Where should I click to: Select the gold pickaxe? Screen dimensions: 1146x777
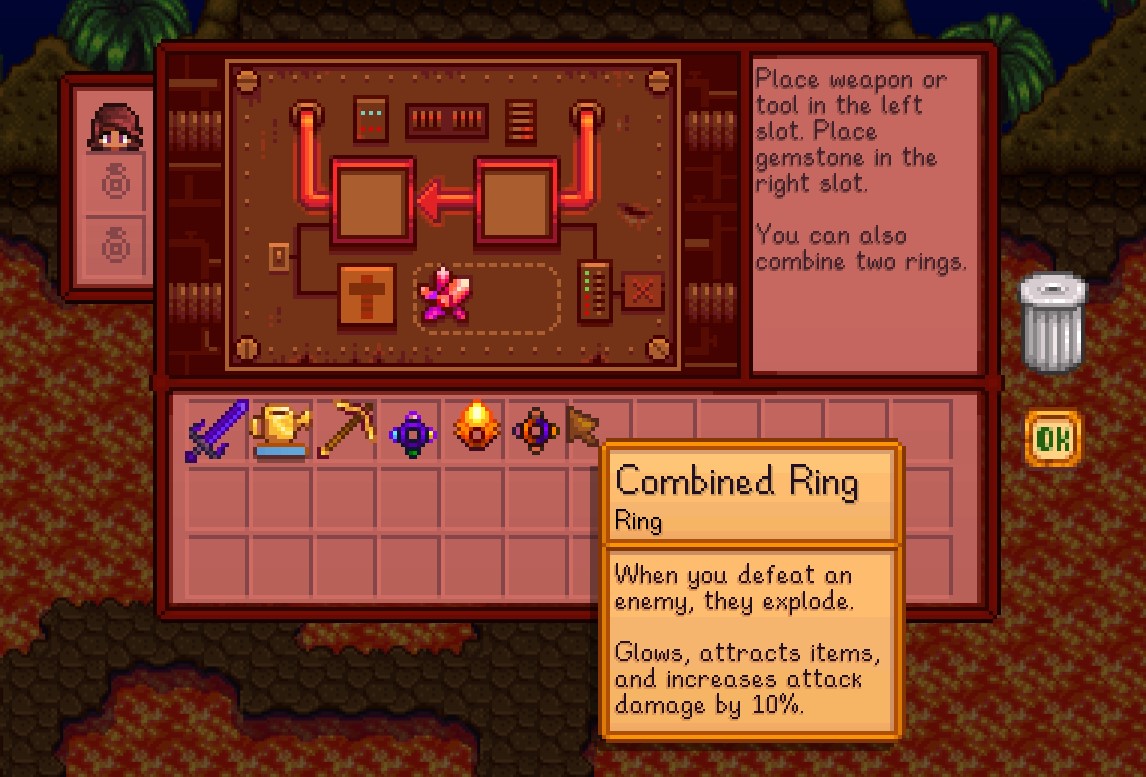click(x=345, y=430)
